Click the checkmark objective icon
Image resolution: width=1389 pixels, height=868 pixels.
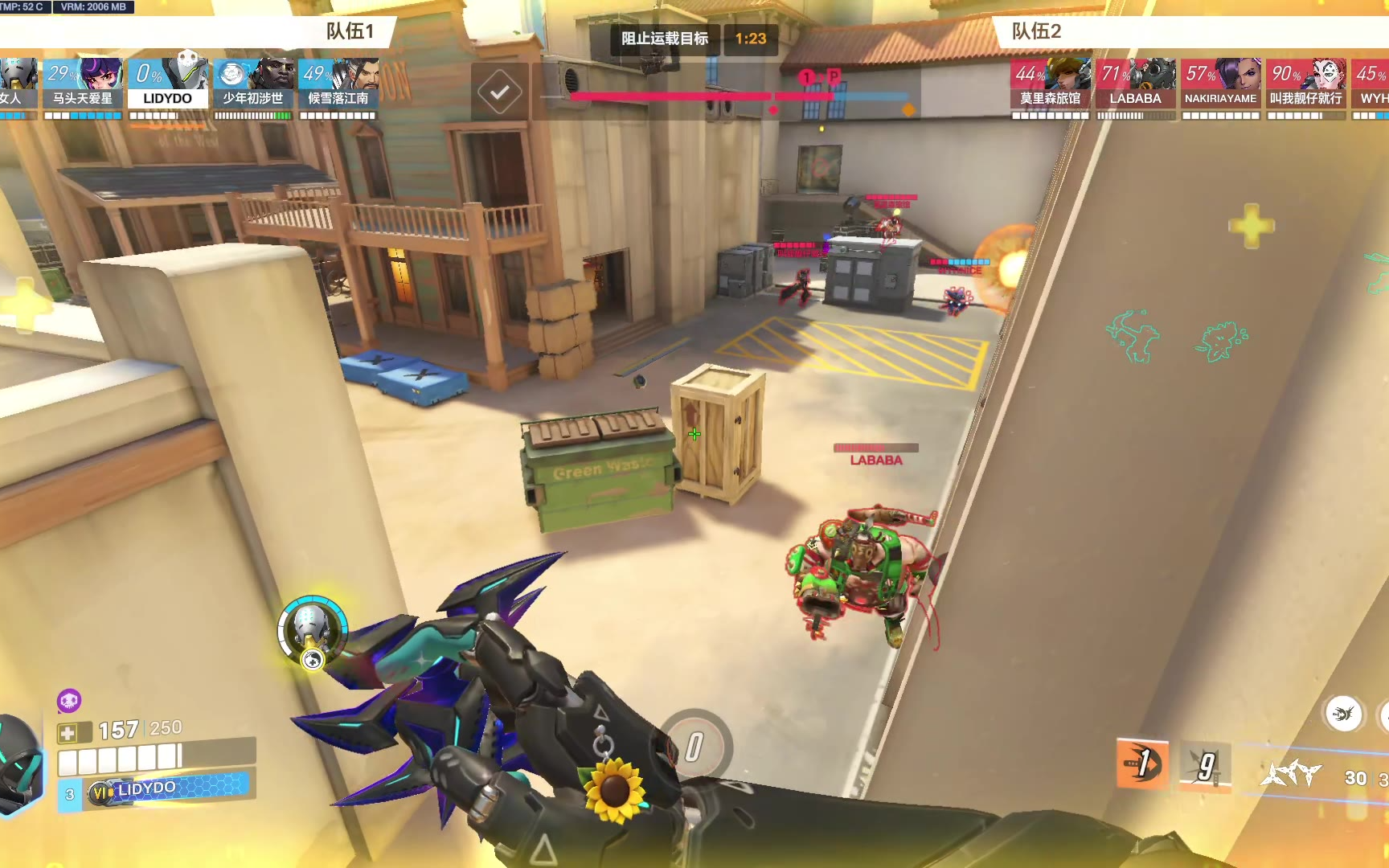499,92
